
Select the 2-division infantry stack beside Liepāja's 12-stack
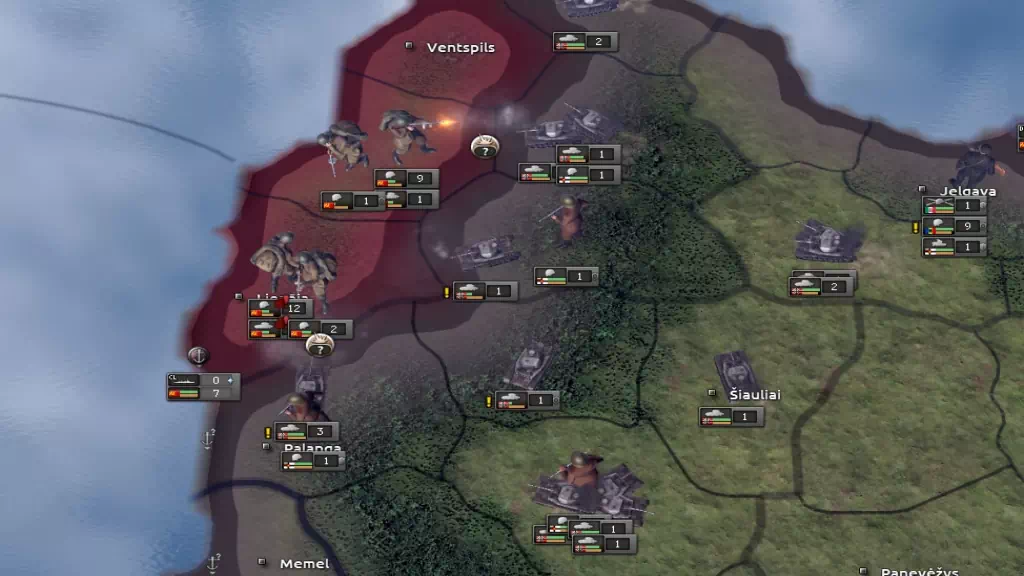click(320, 329)
